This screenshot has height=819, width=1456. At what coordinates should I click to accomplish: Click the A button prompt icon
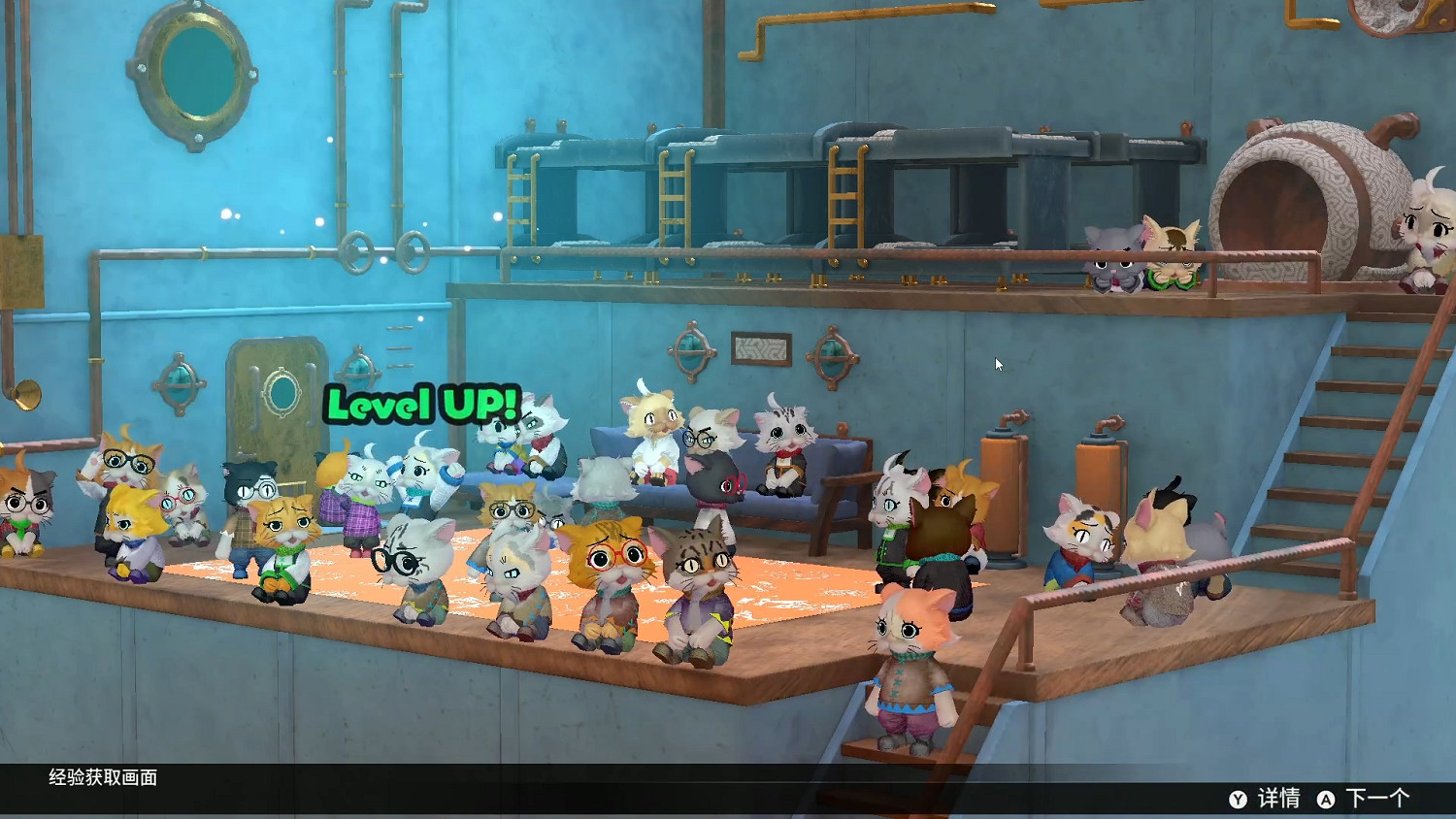[1326, 801]
